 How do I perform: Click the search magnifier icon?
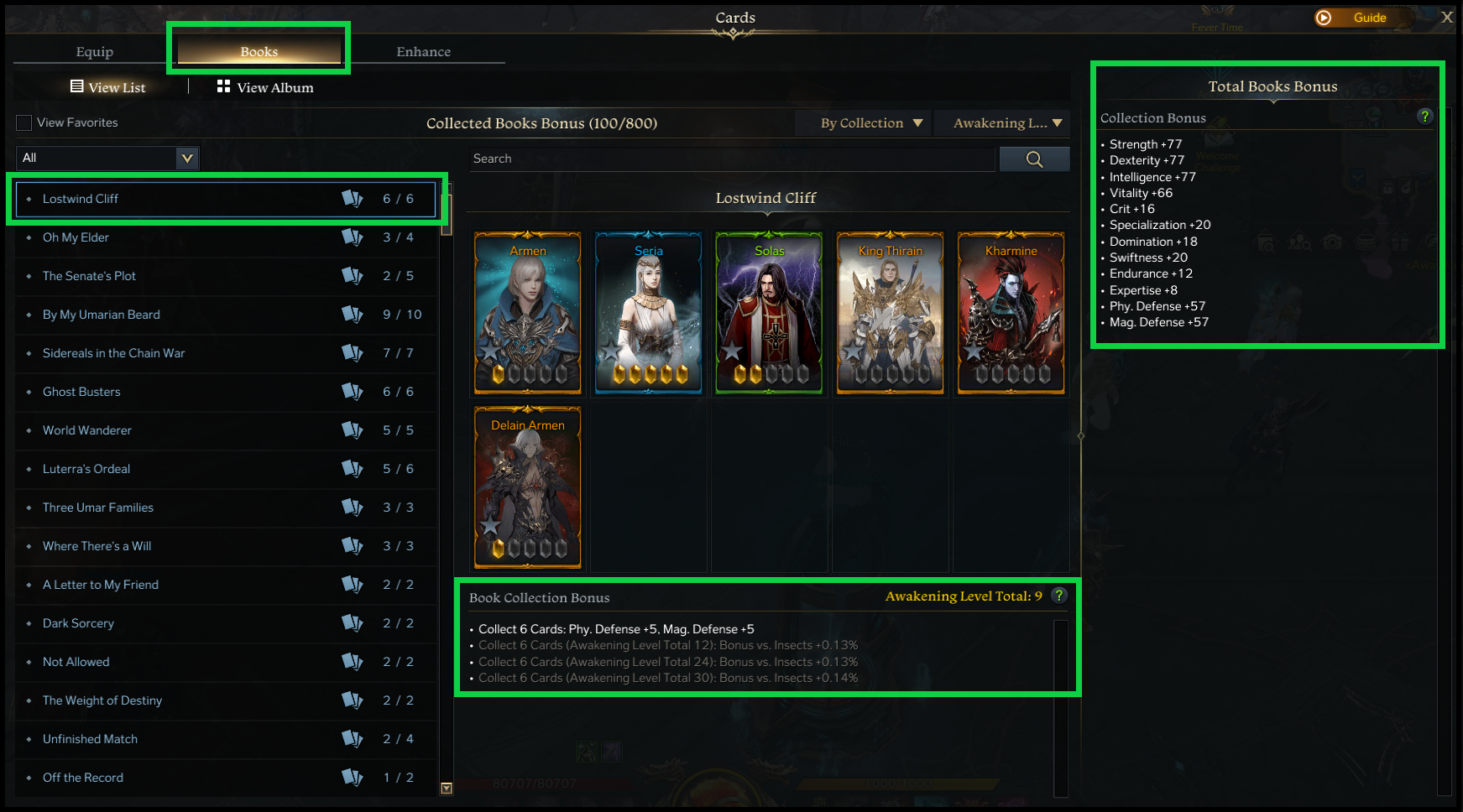(1034, 159)
